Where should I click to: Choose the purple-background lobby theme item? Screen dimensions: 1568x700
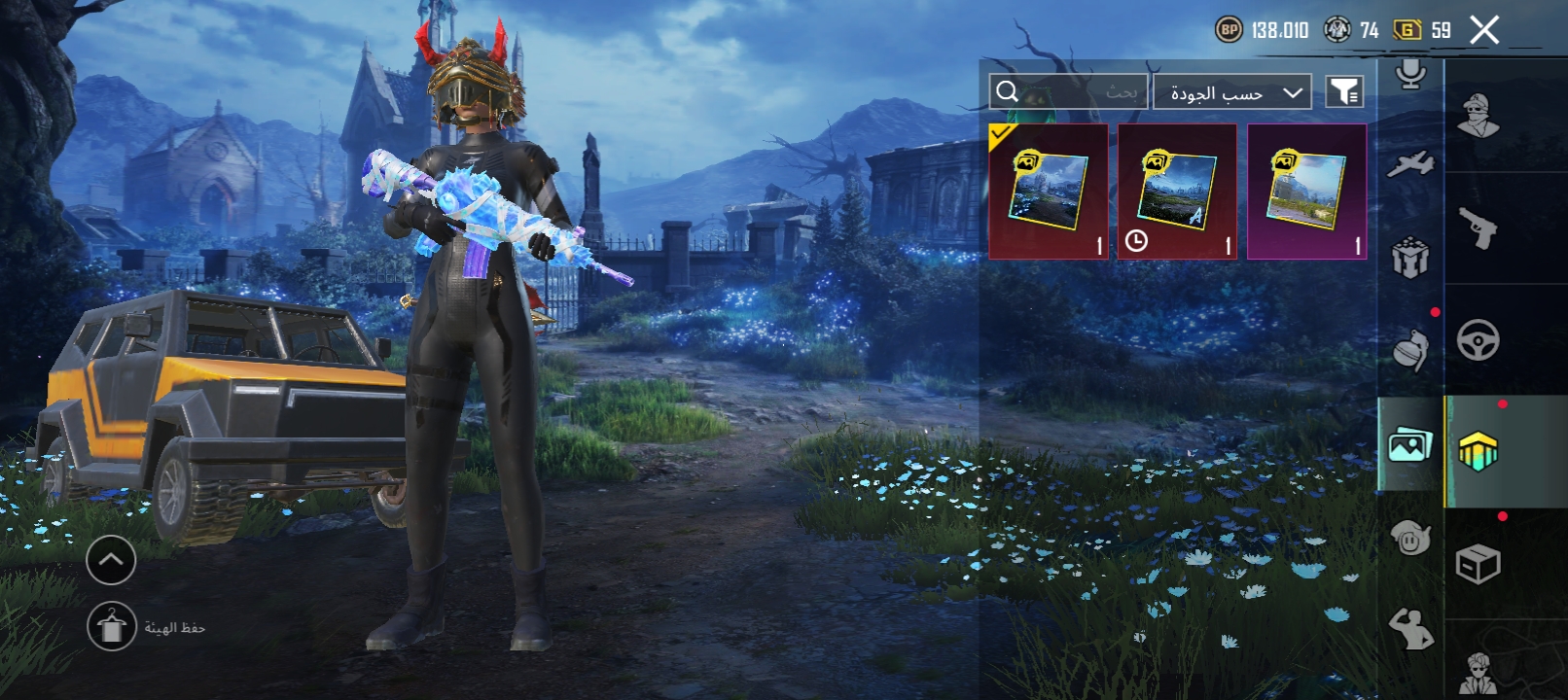tap(1306, 192)
